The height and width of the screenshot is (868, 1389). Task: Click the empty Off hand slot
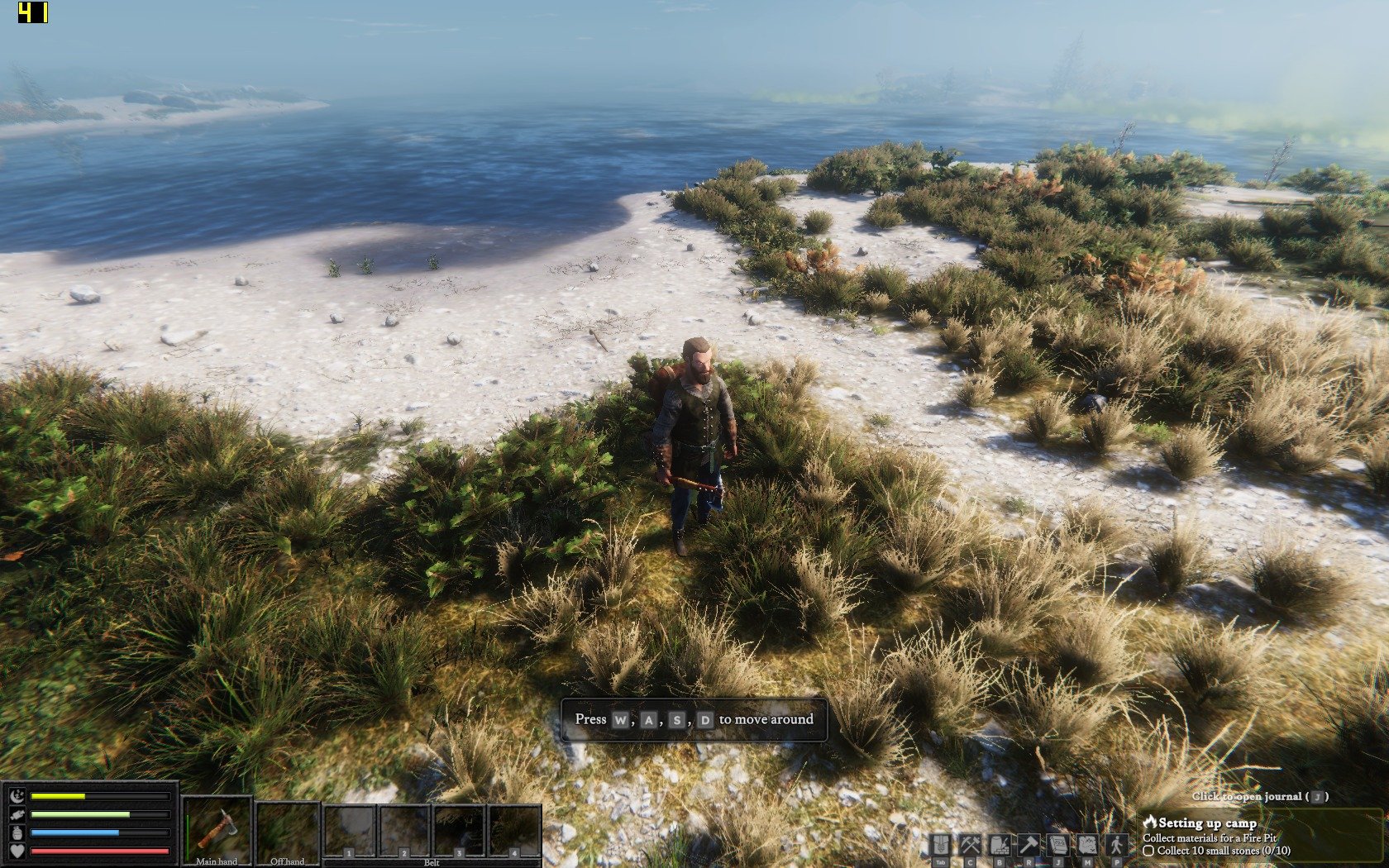pos(287,828)
